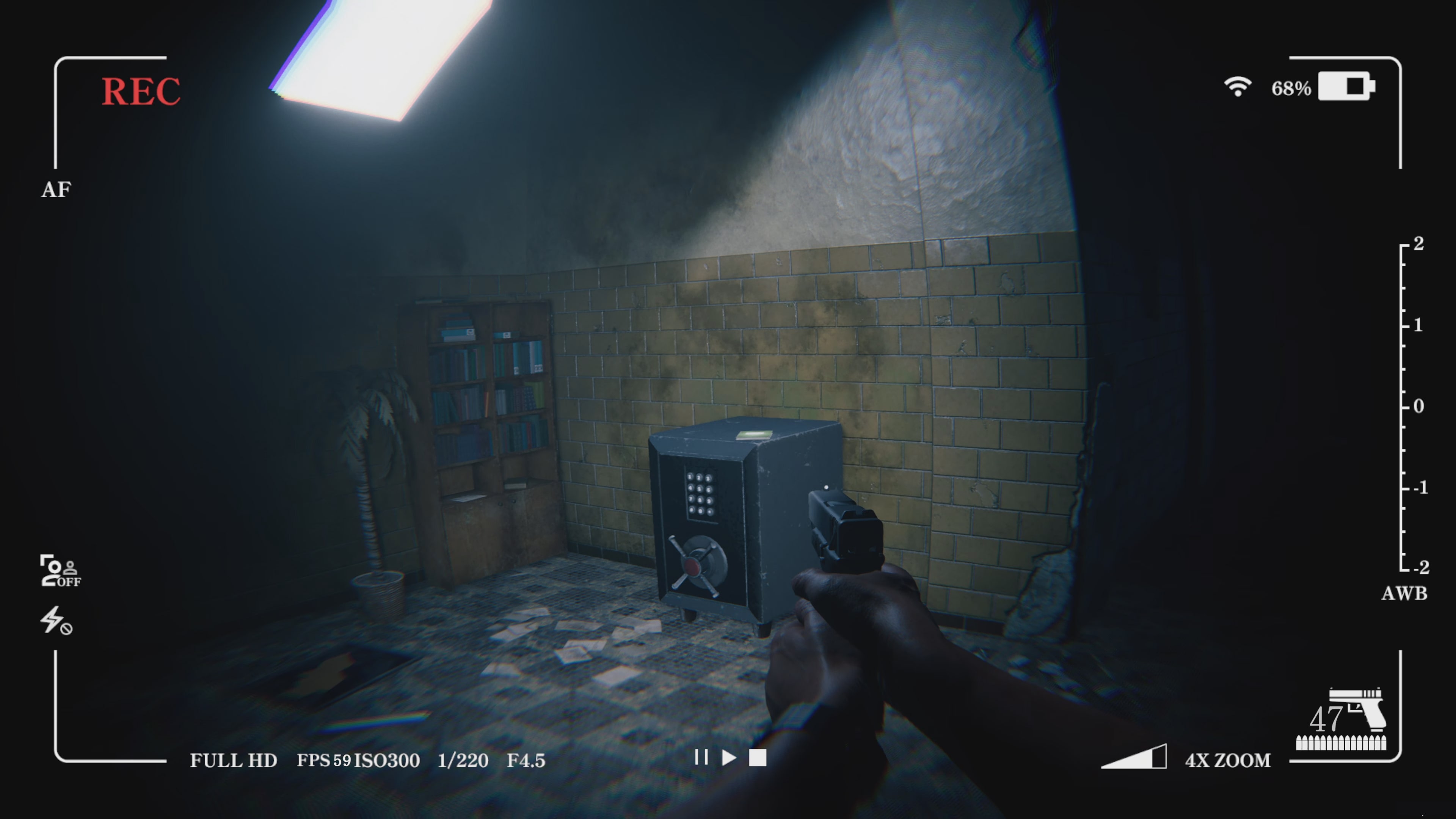This screenshot has width=1456, height=819.
Task: Click the Wi-Fi signal icon
Action: tap(1238, 86)
